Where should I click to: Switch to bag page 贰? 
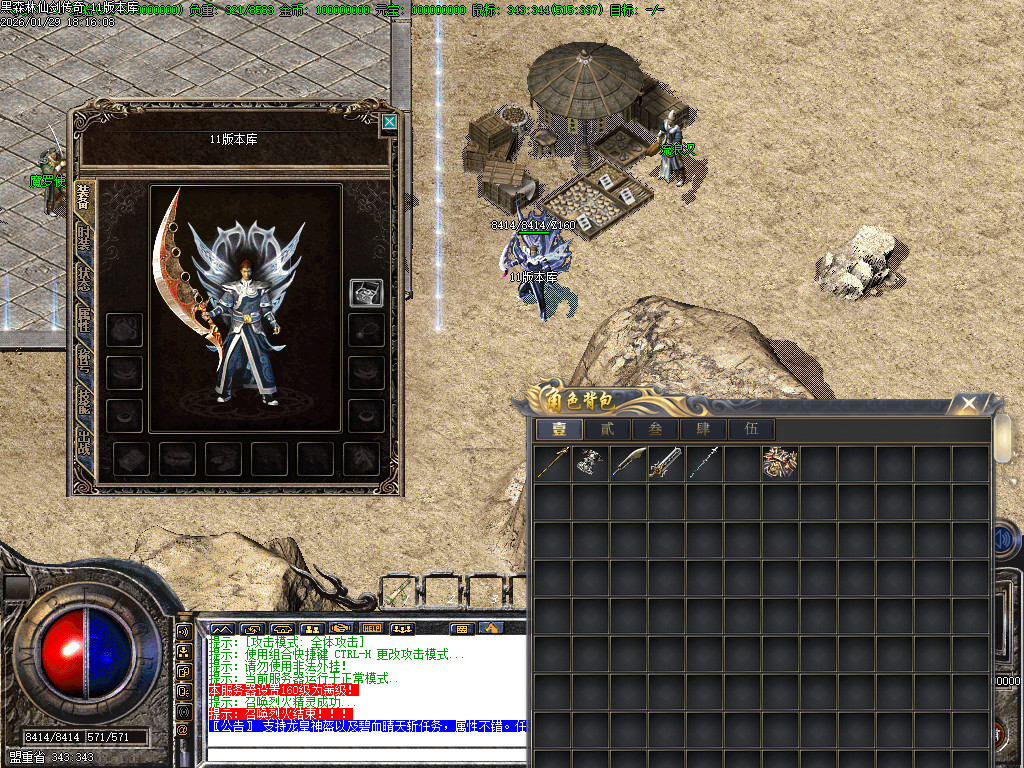tap(606, 430)
